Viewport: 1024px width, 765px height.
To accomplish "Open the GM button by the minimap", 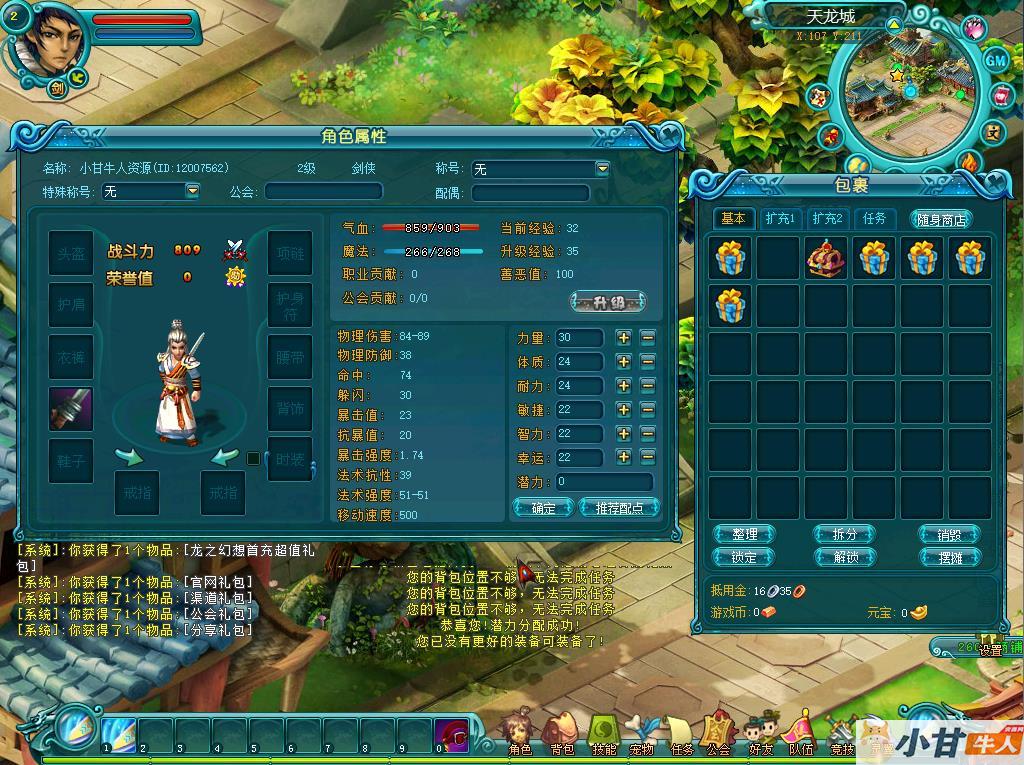I will 995,60.
